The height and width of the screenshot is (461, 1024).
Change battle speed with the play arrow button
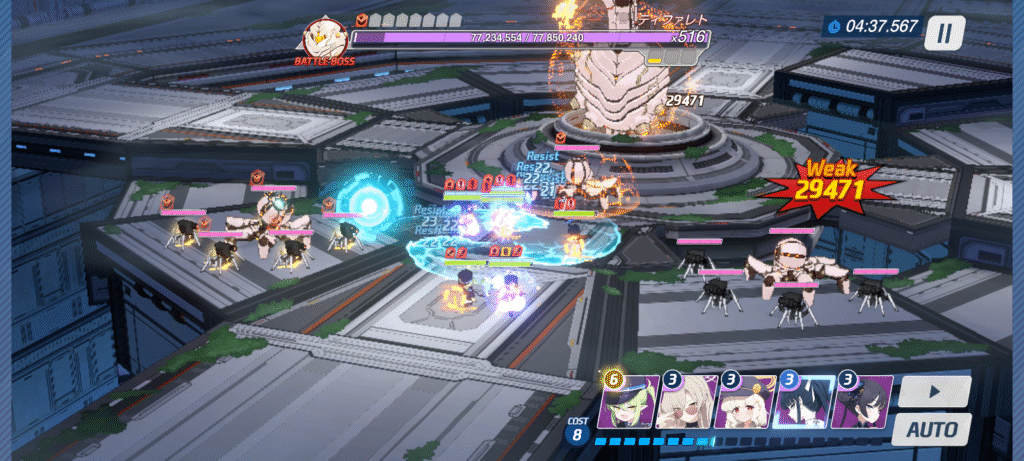point(934,391)
